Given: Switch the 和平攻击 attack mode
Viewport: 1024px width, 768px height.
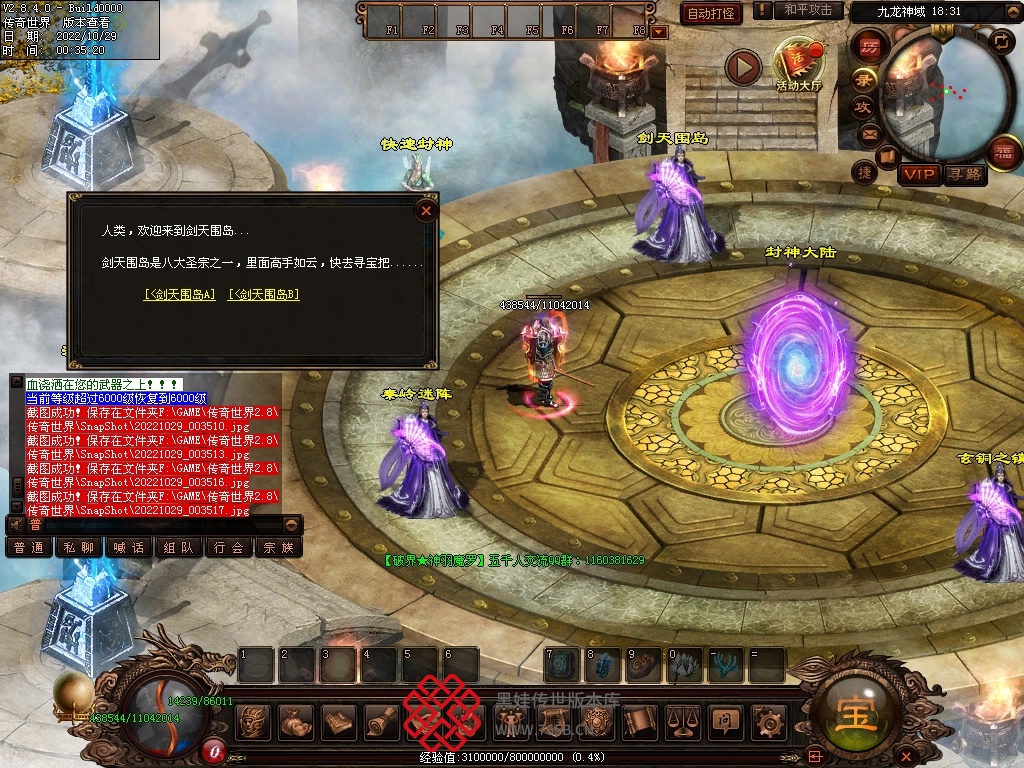Looking at the screenshot, I should (808, 10).
